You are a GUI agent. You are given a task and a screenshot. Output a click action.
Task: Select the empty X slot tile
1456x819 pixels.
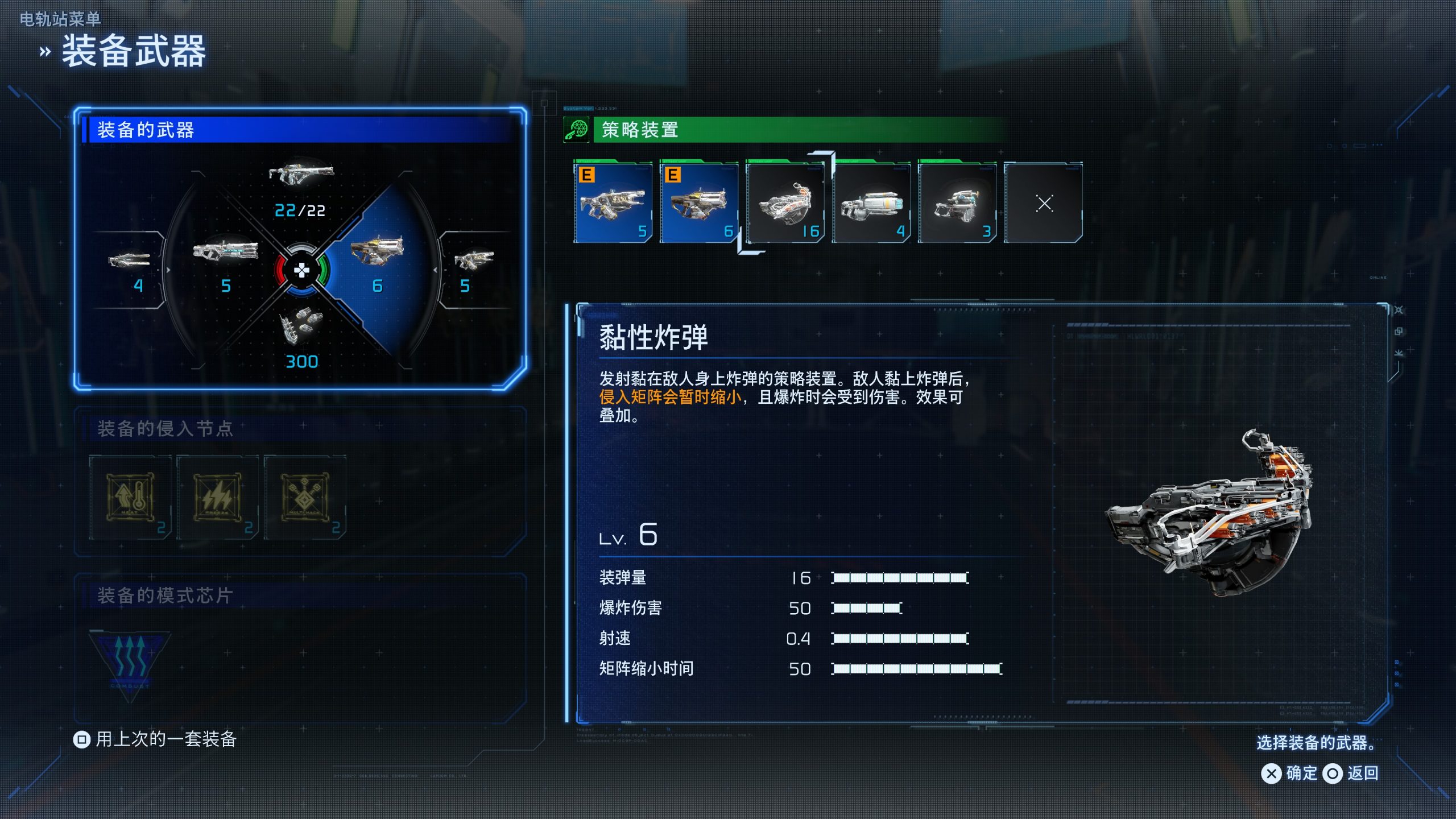point(1044,203)
